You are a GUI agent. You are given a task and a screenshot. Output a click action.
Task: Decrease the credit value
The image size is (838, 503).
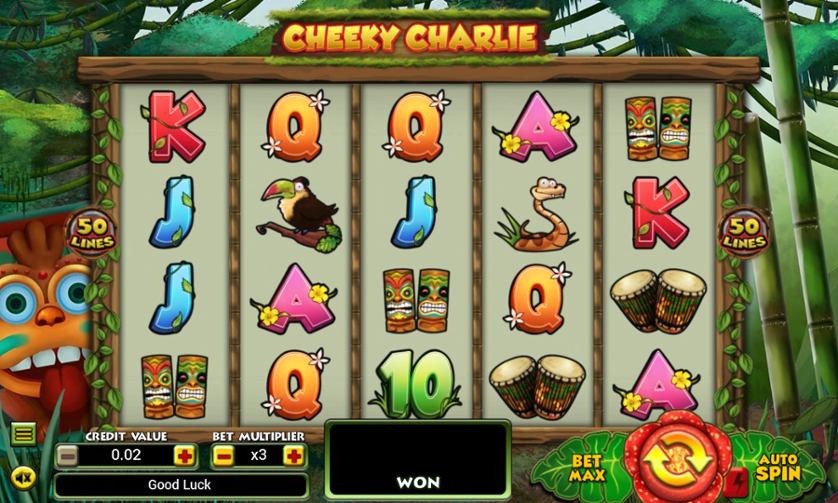(67, 456)
